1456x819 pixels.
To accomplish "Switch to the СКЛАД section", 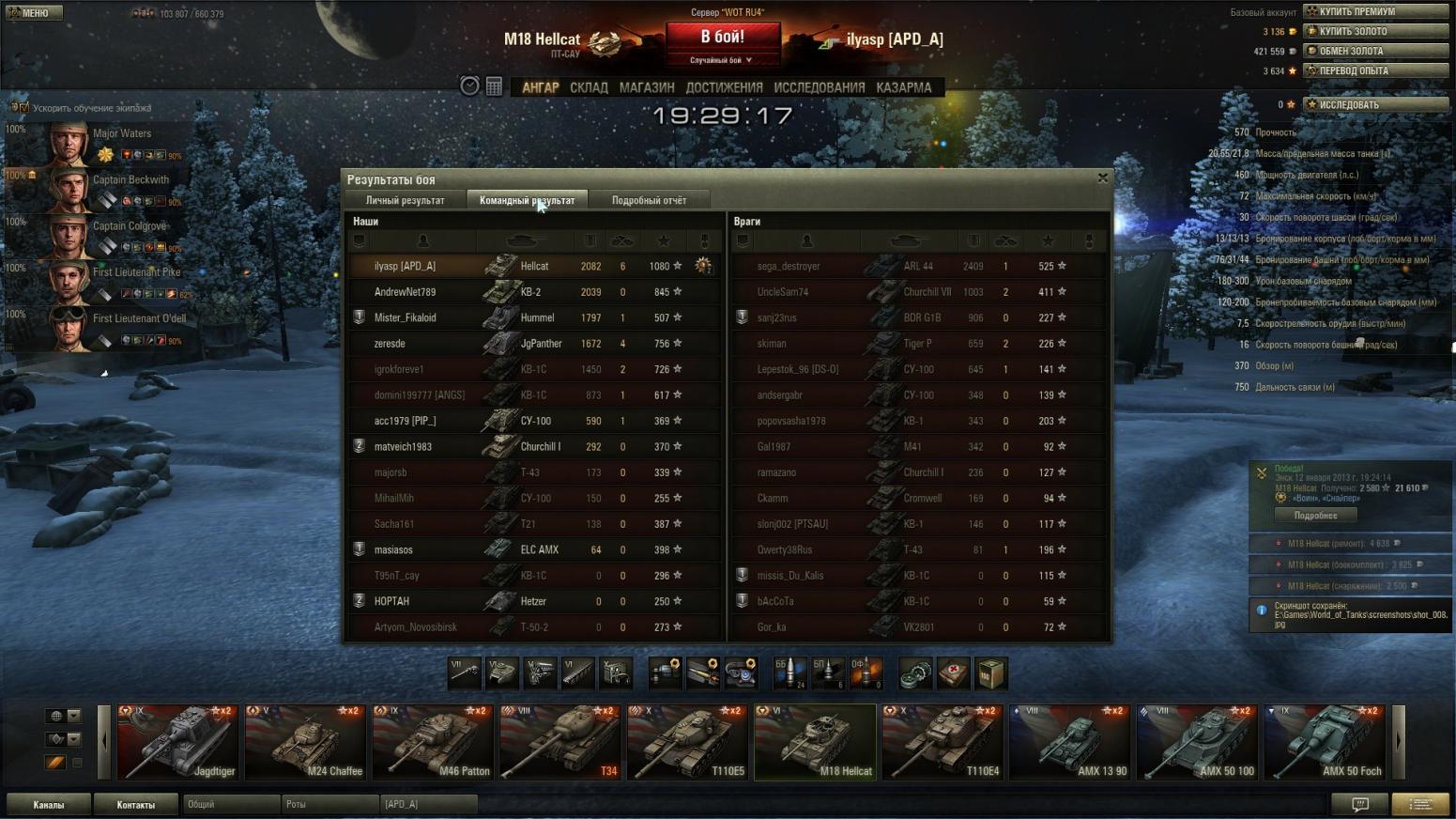I will (x=589, y=87).
